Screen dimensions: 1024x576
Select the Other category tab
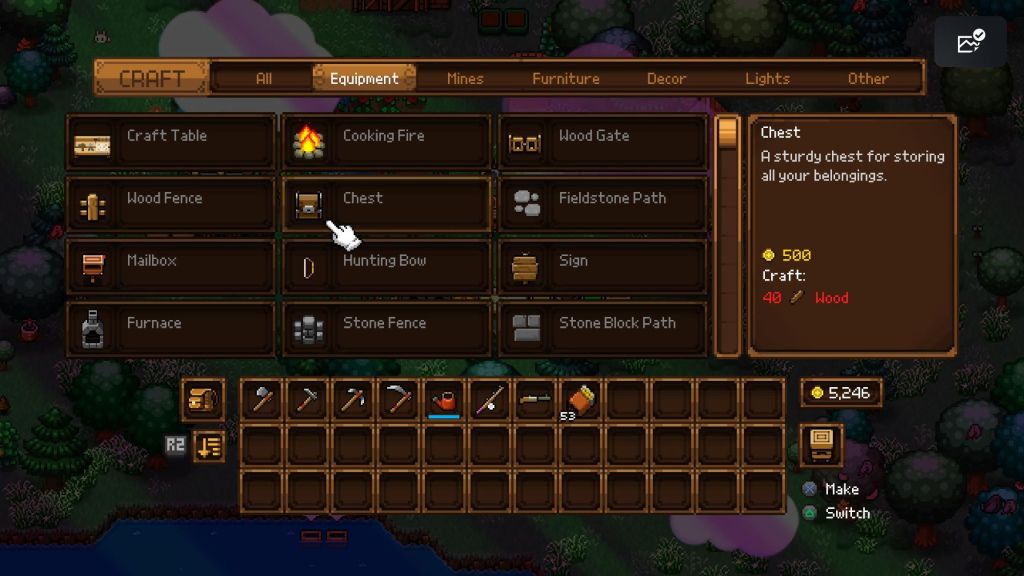click(x=868, y=78)
